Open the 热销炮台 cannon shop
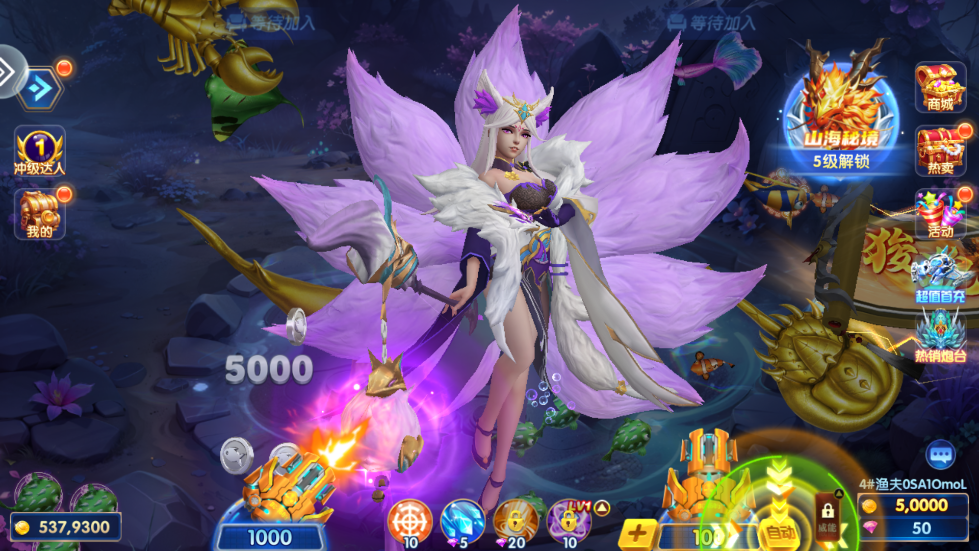 pyautogui.click(x=940, y=335)
